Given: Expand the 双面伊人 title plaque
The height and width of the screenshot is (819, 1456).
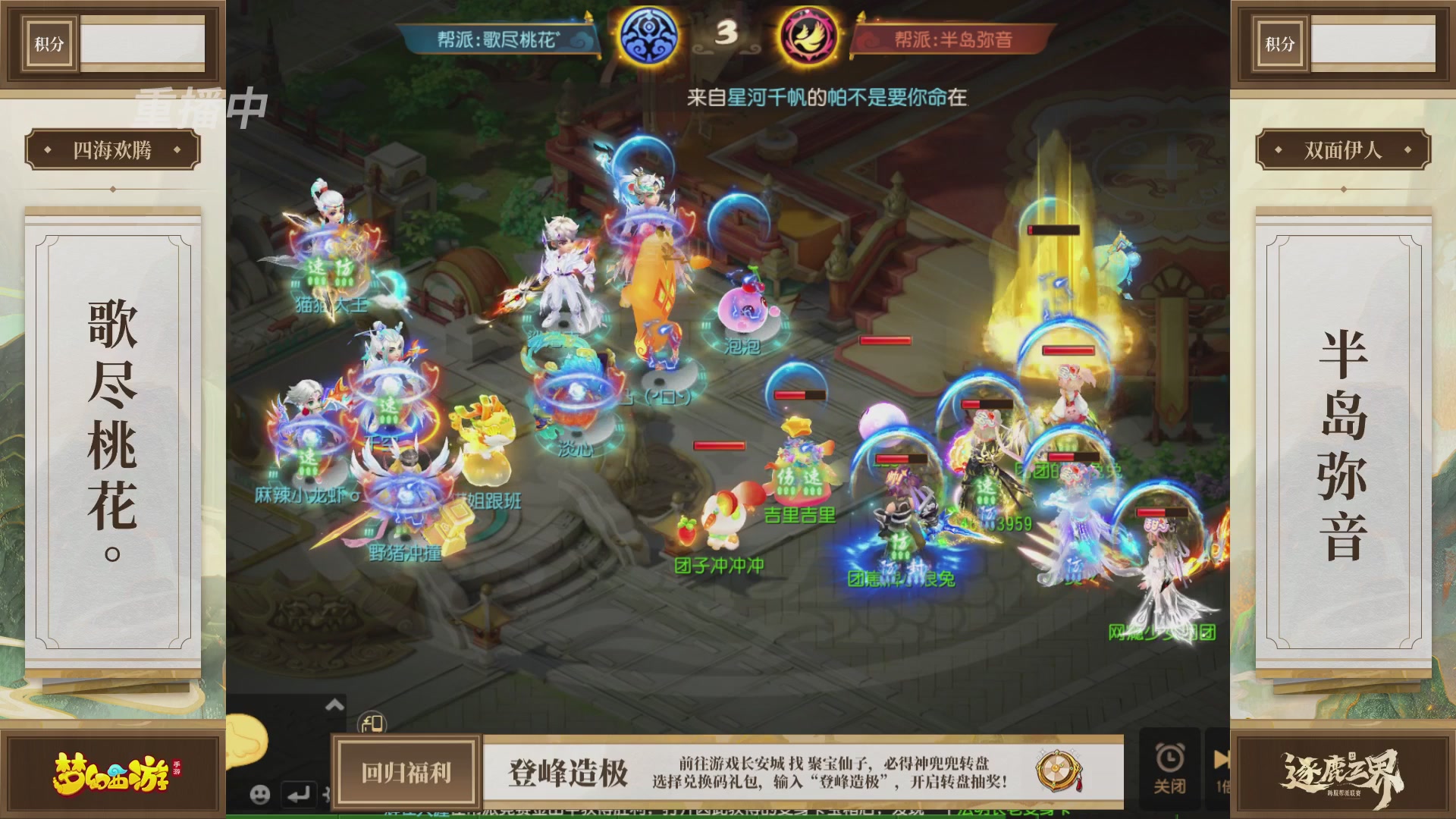Looking at the screenshot, I should click(1344, 149).
